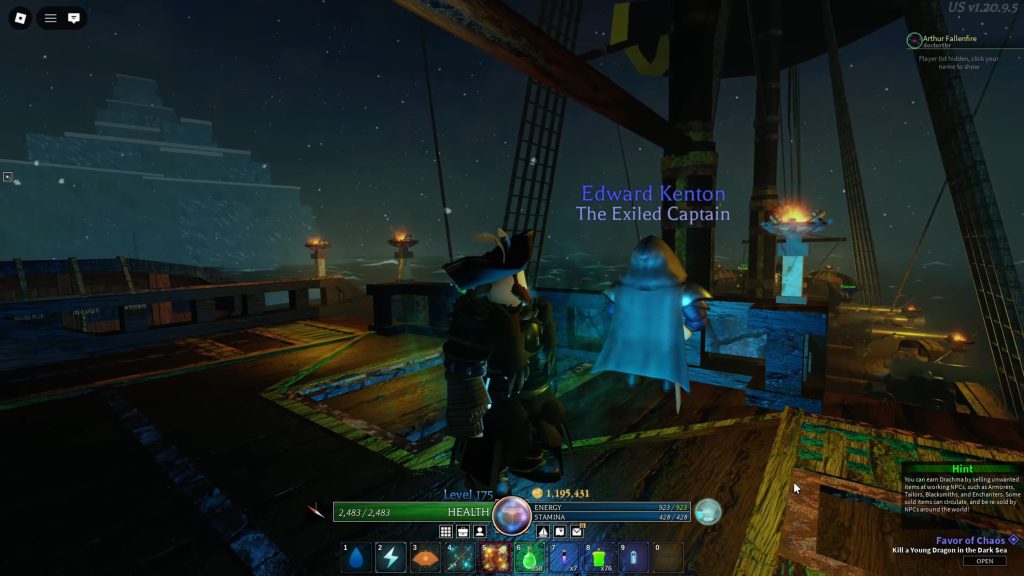Choose the sparkling staff weapon in slot 4

tap(460, 557)
